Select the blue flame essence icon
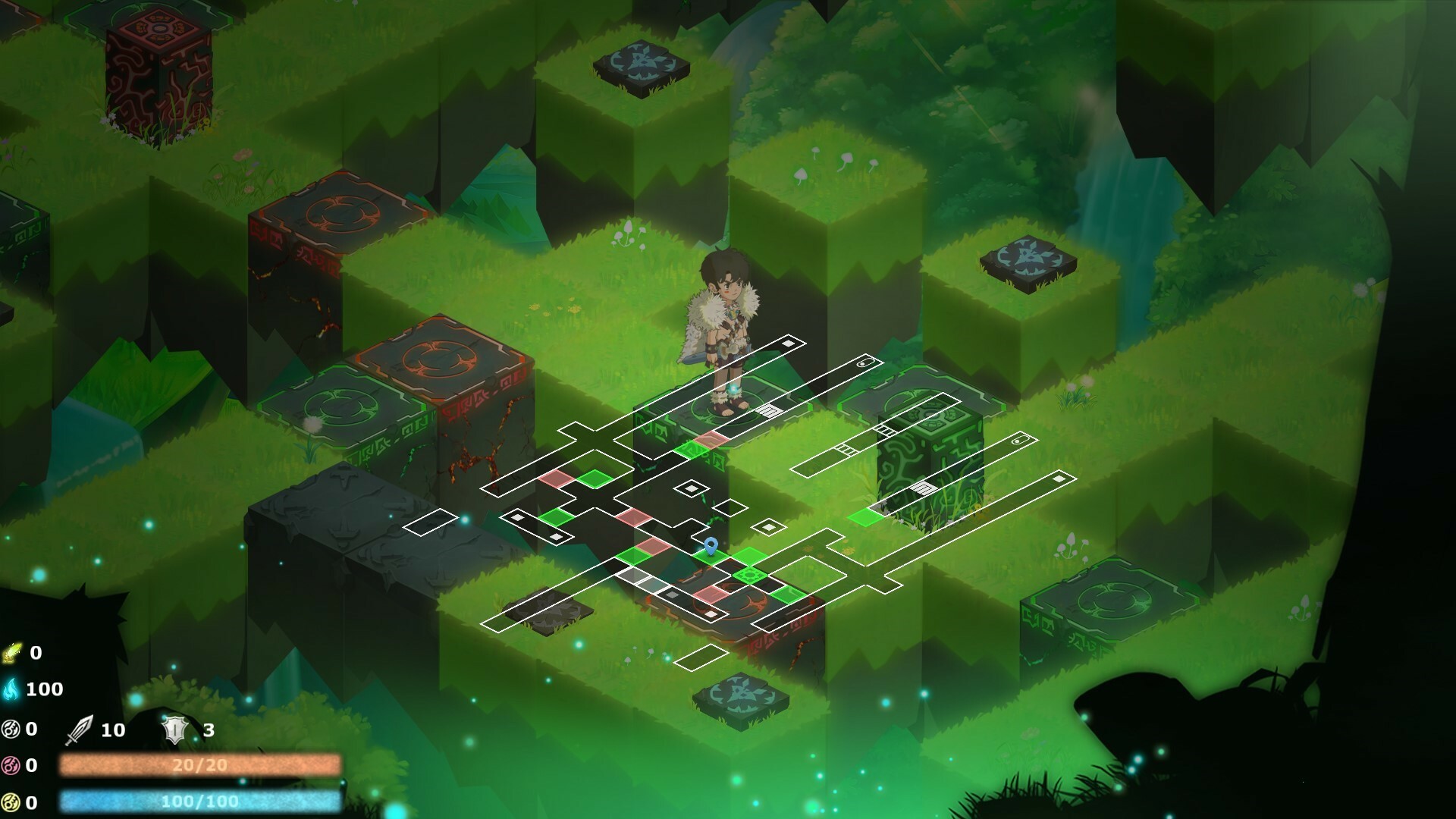 point(11,689)
